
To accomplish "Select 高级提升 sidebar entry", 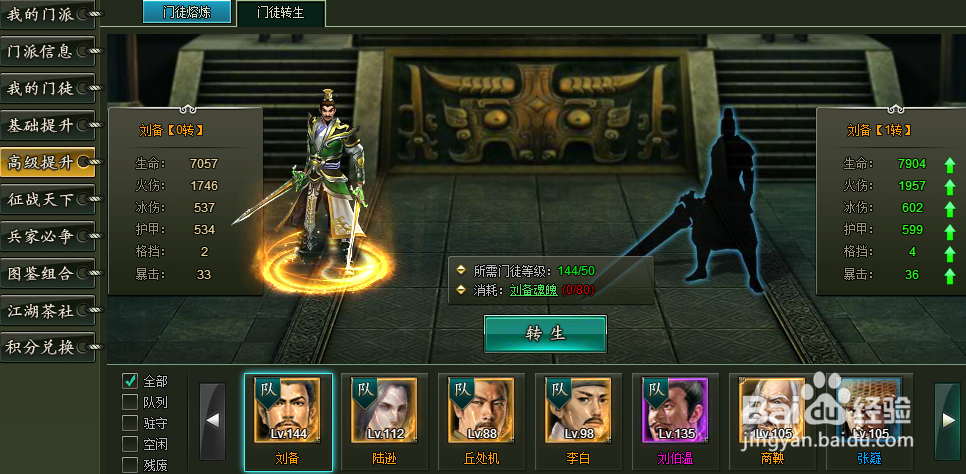I will [47, 162].
